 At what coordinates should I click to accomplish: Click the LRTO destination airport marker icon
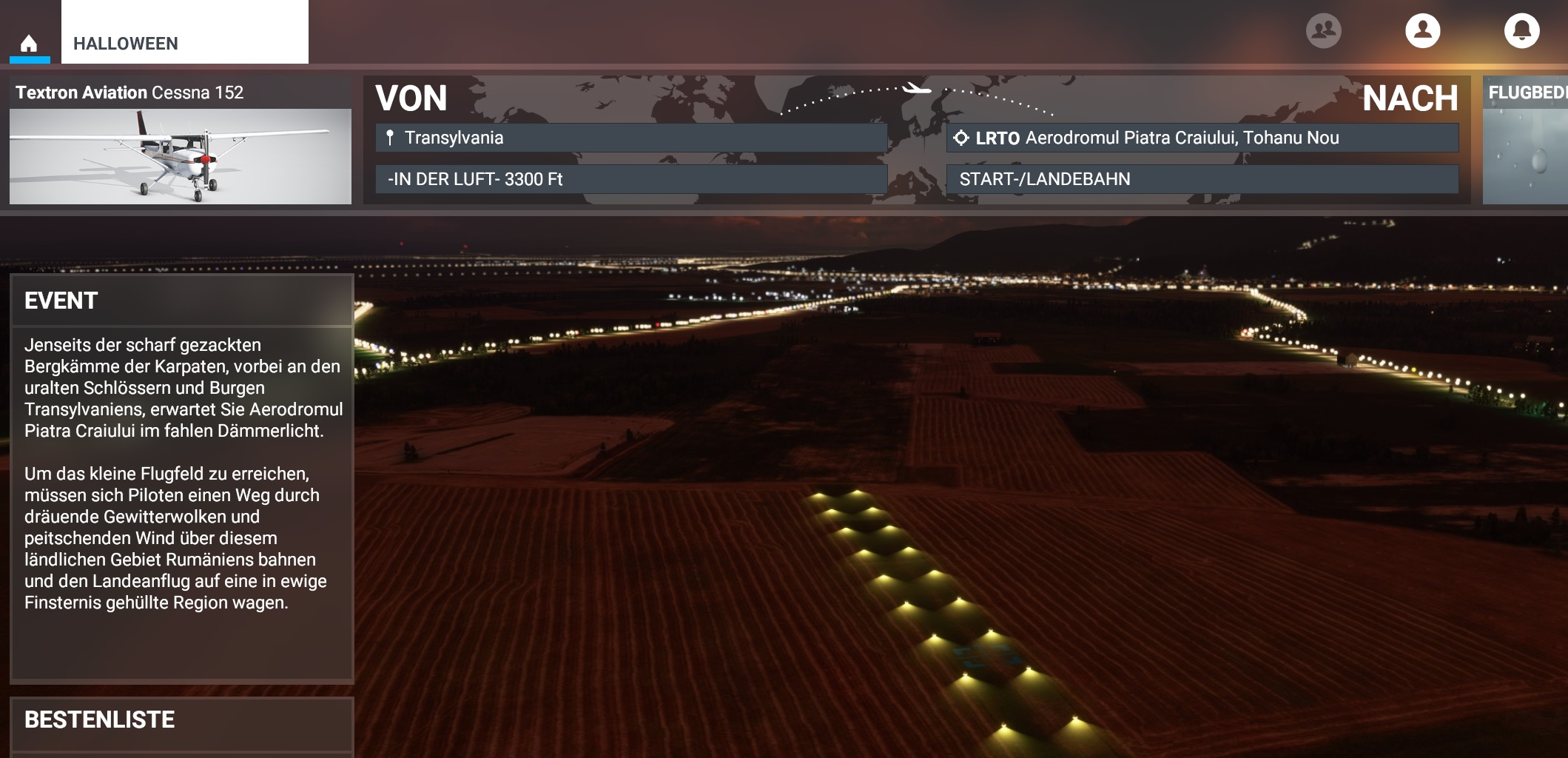pyautogui.click(x=961, y=137)
